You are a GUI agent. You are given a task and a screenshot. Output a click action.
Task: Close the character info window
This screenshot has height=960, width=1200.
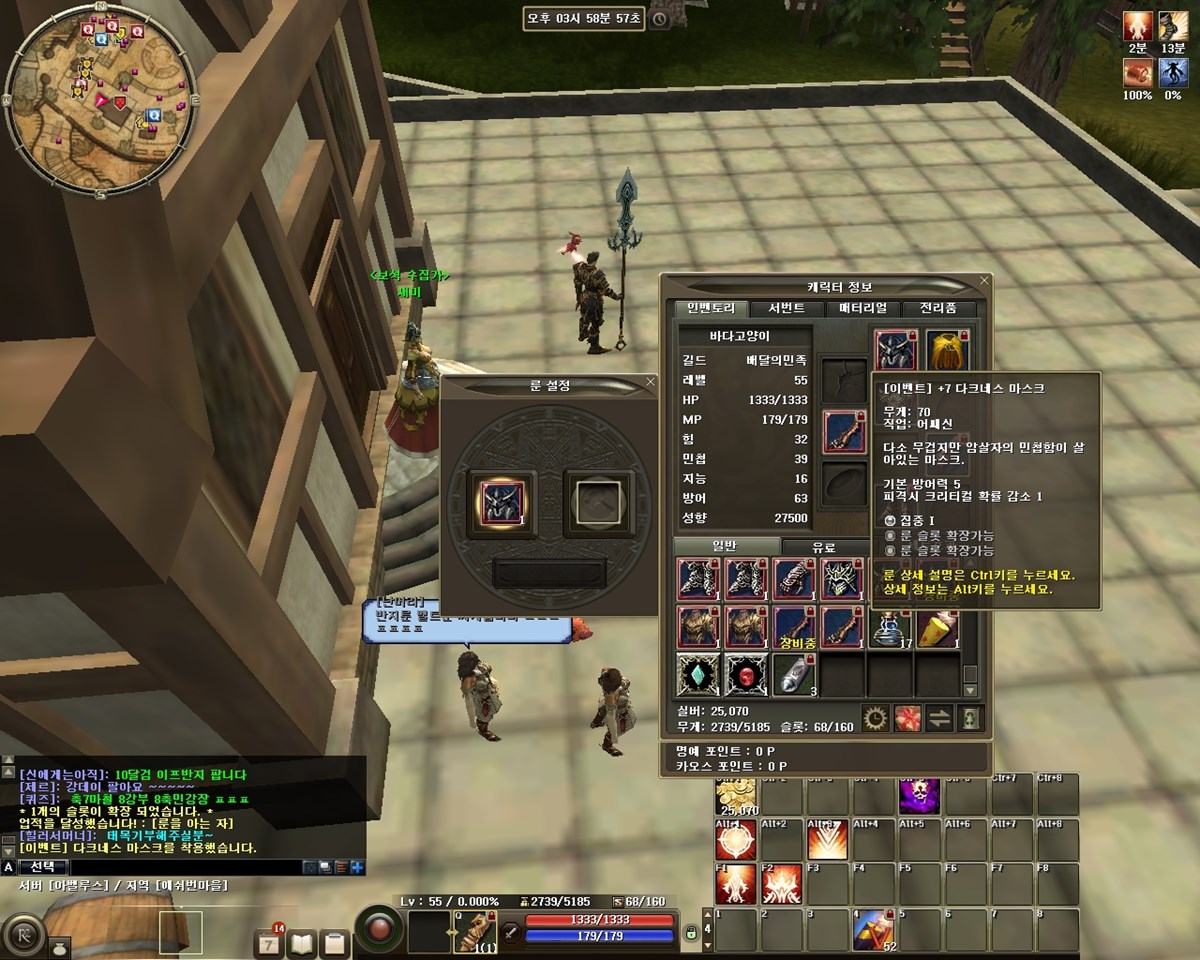(x=984, y=281)
